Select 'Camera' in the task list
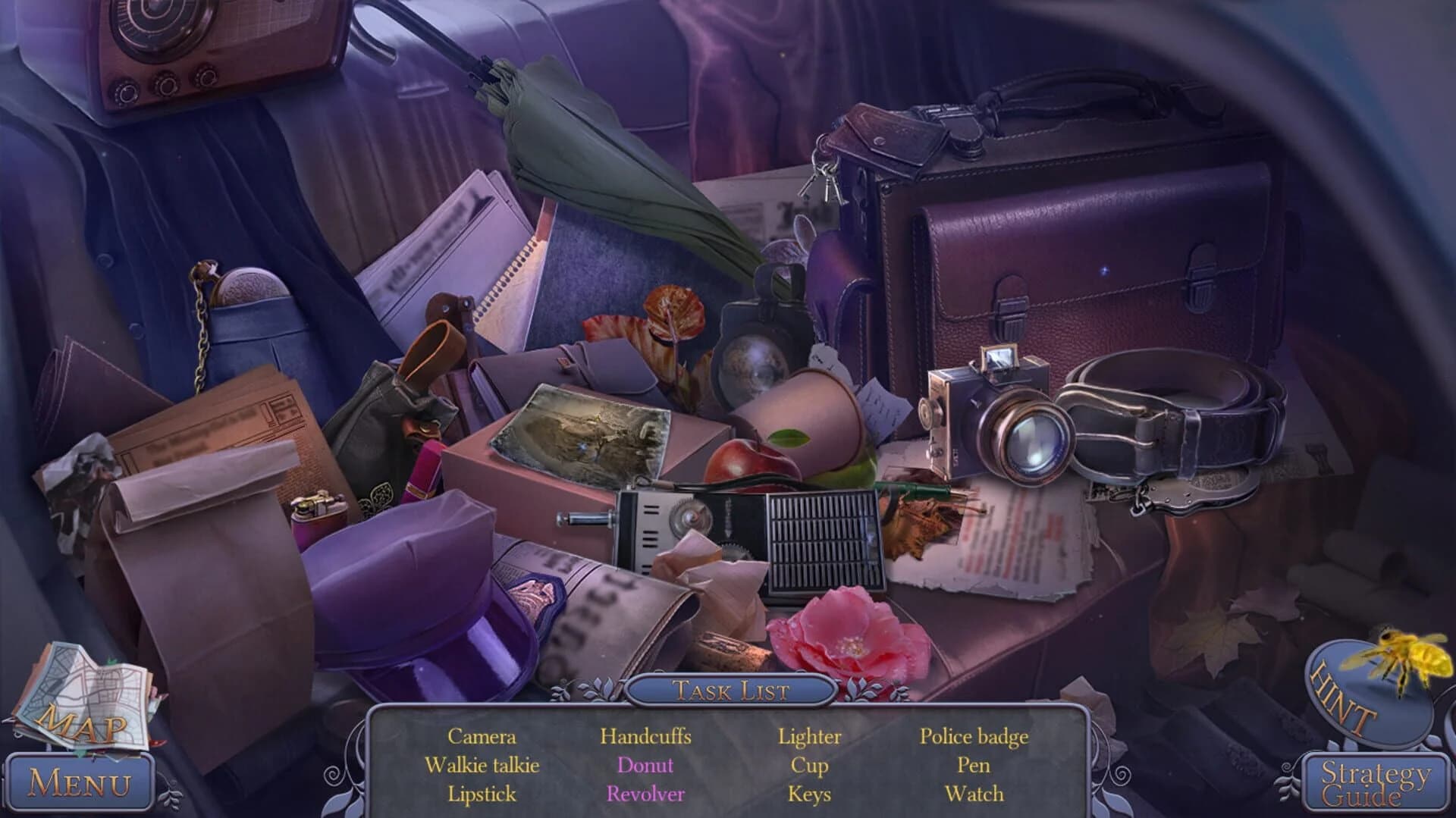 click(481, 736)
